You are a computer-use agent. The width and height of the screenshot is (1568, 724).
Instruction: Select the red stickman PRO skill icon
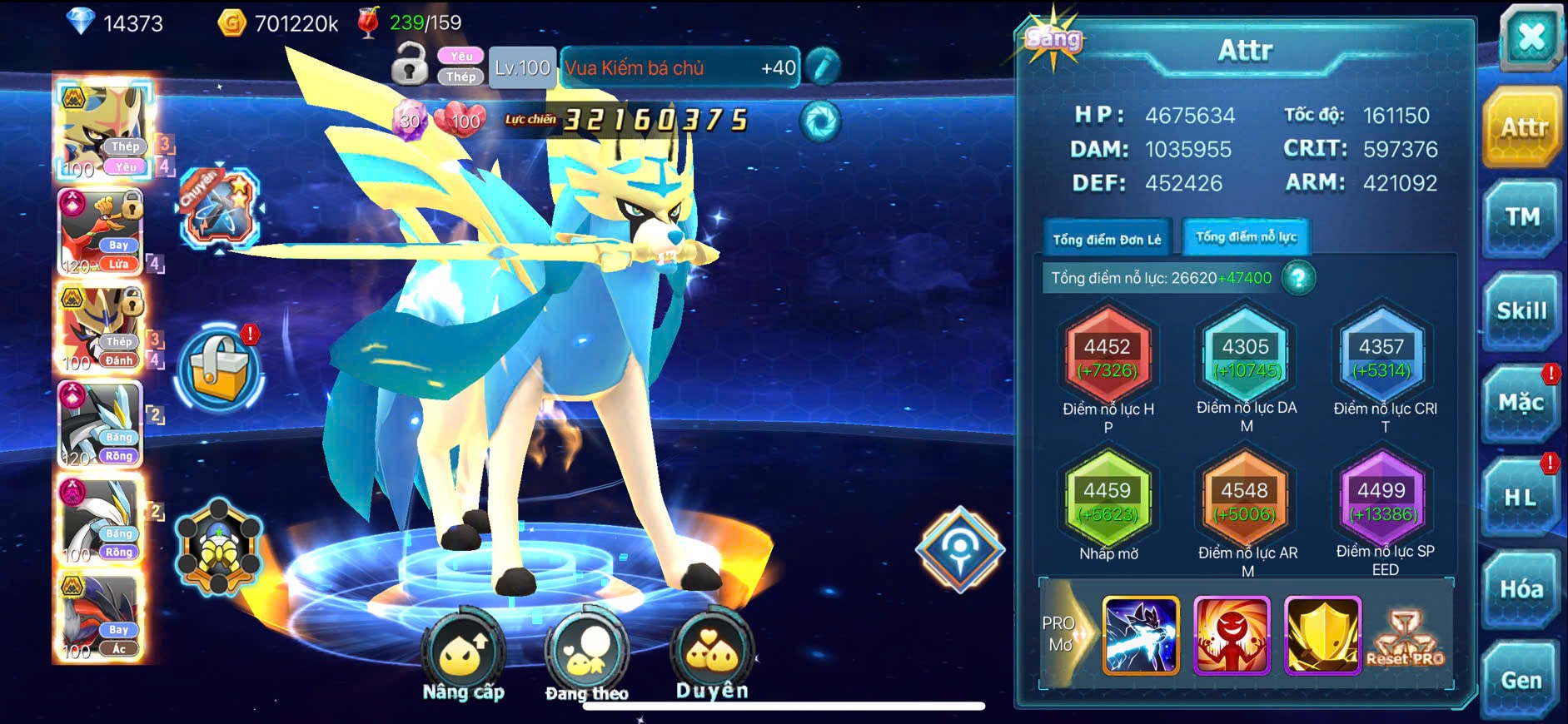pos(1232,635)
